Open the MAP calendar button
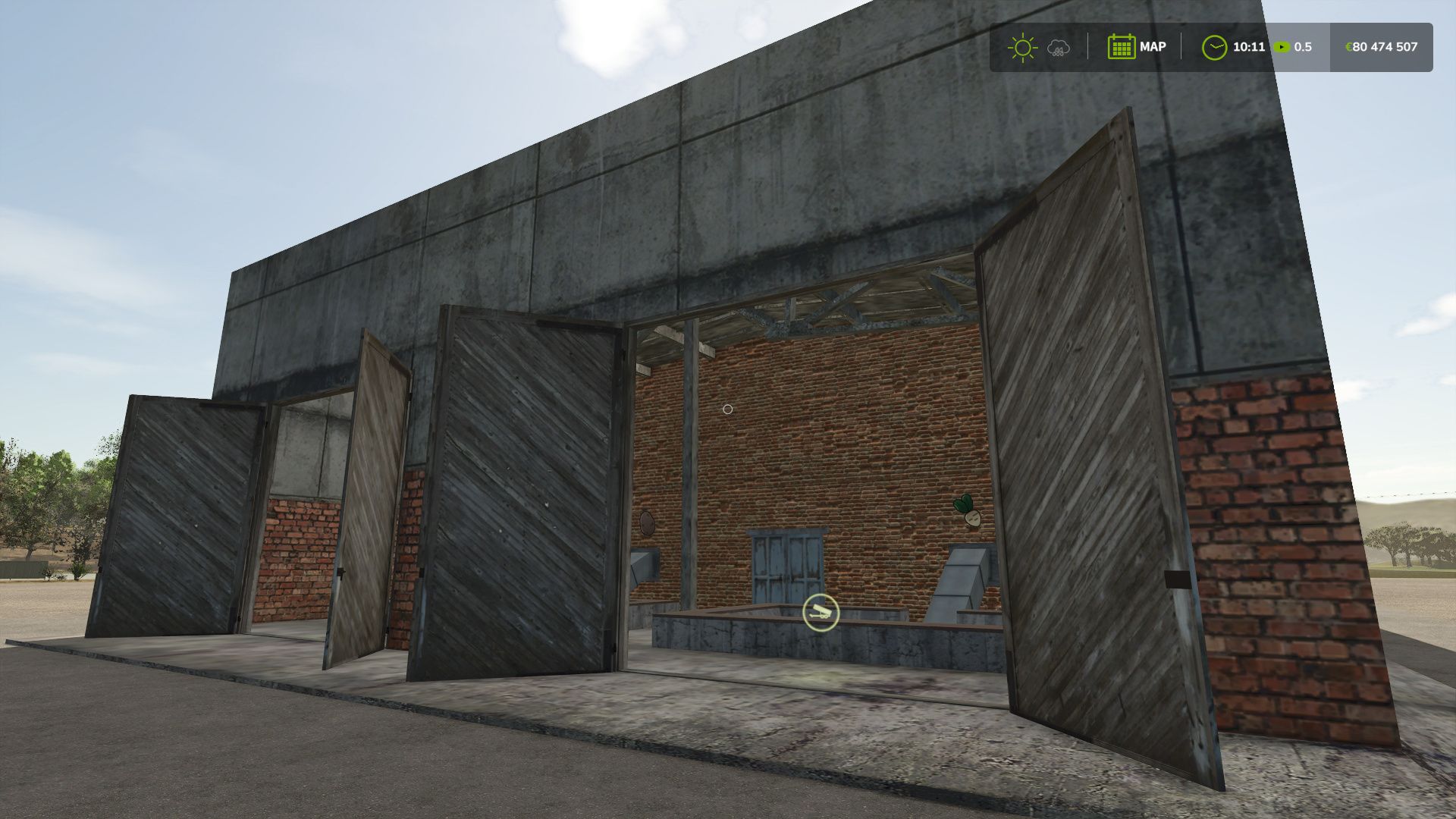 [1136, 47]
